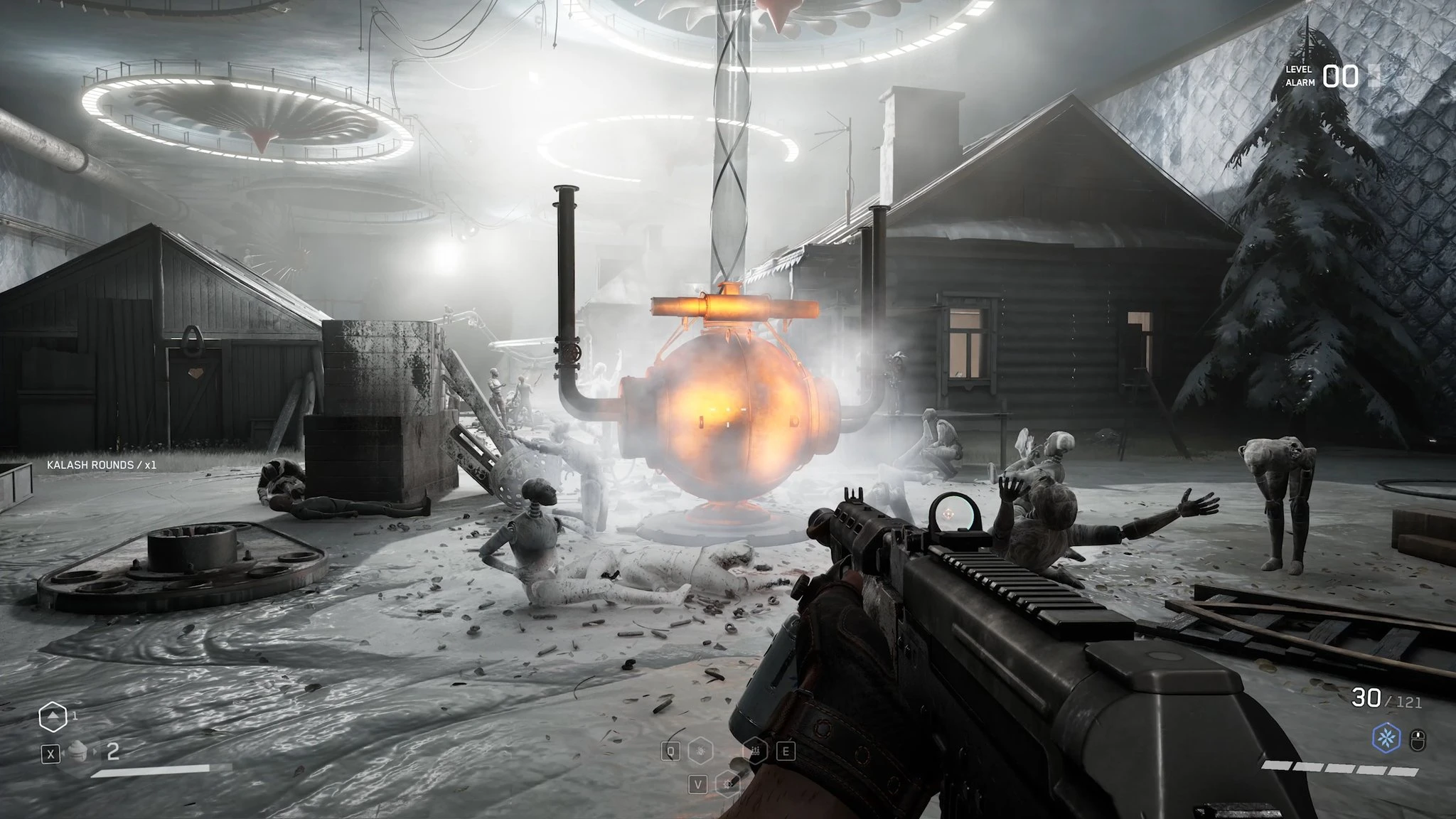Click the X consumable keybind box
1456x819 pixels.
pyautogui.click(x=51, y=754)
